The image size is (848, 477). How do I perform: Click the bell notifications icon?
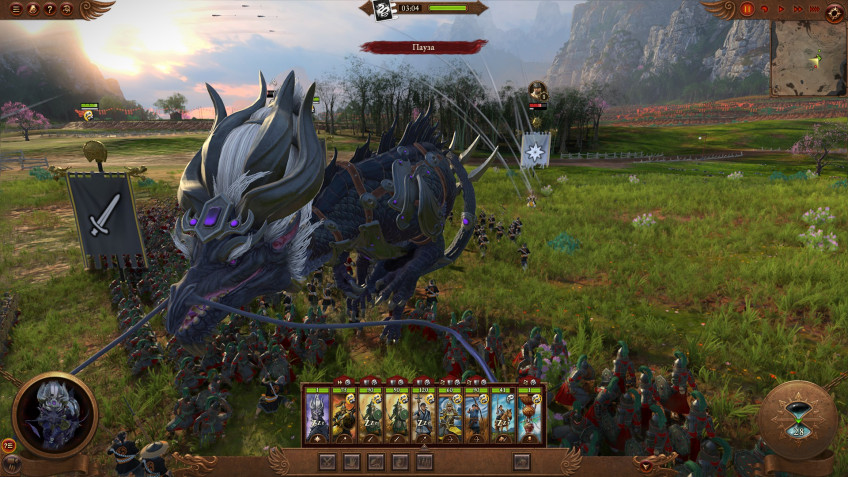(32, 9)
